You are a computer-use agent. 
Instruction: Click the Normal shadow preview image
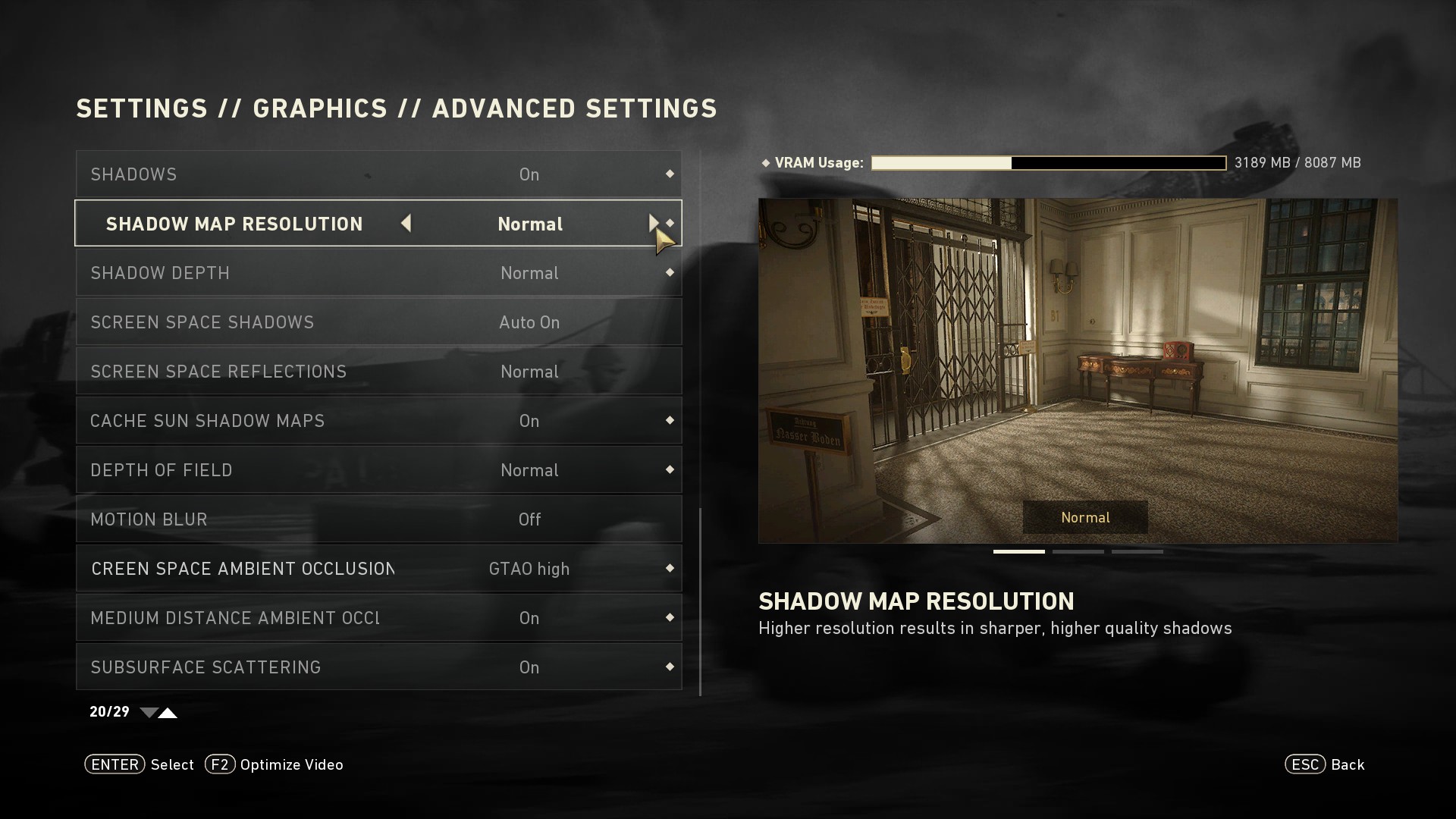1078,370
